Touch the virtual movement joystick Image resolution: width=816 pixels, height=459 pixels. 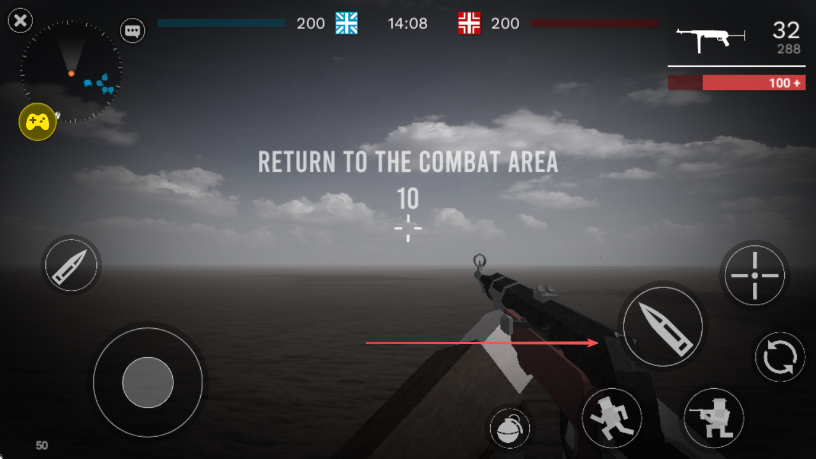pos(148,380)
